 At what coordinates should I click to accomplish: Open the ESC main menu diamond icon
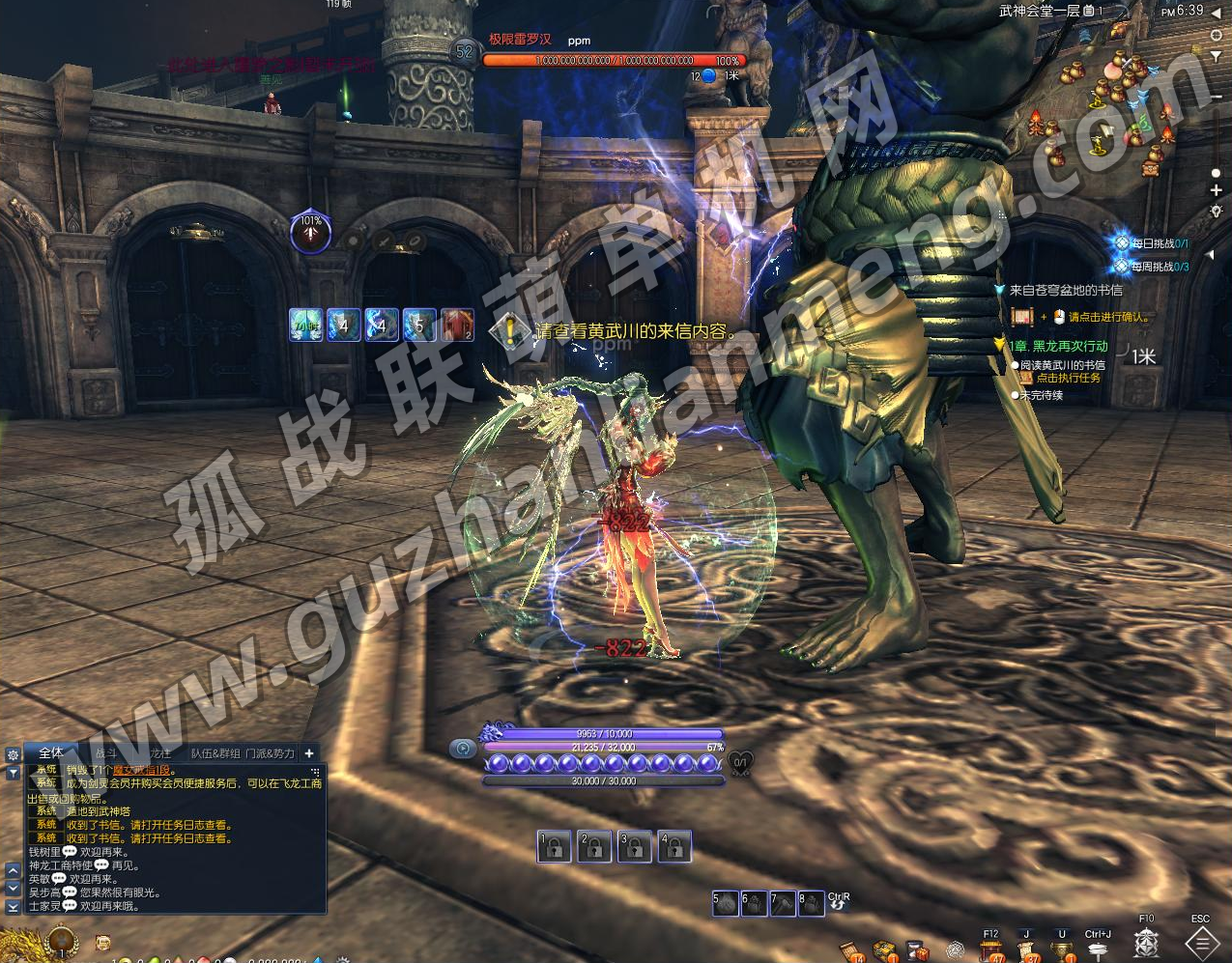point(1201,942)
